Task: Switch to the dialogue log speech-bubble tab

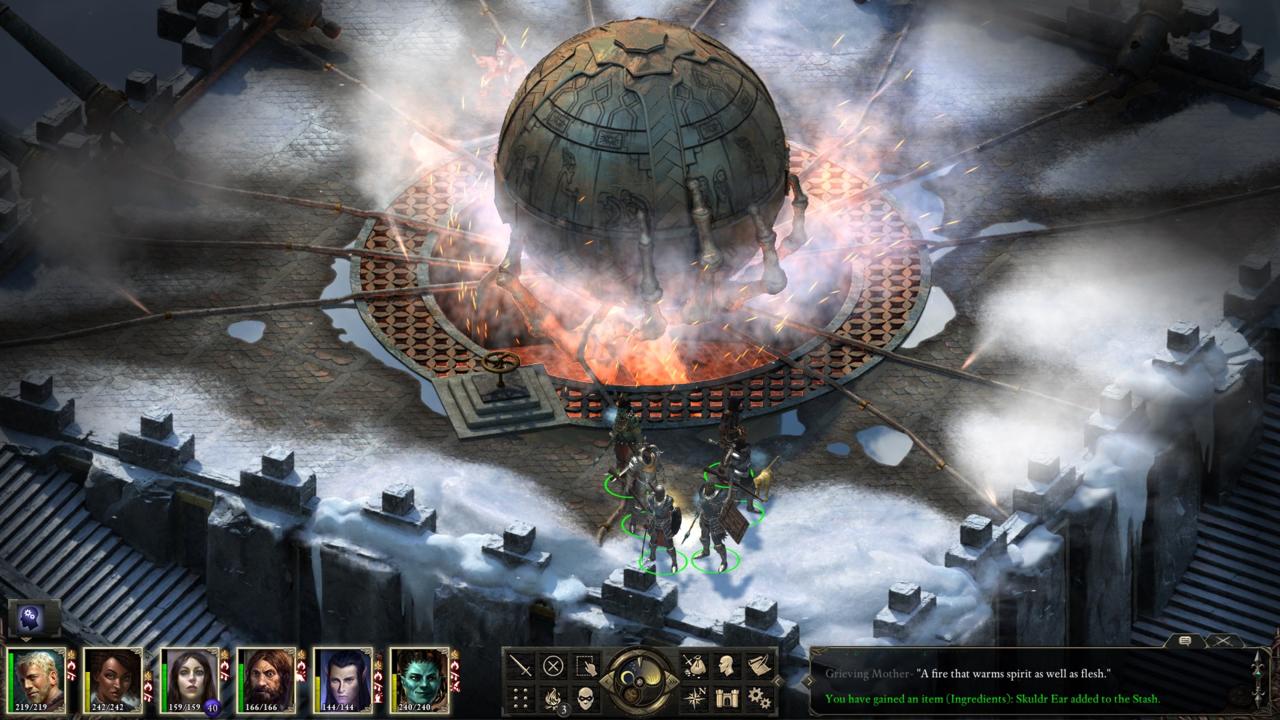Action: (1186, 640)
